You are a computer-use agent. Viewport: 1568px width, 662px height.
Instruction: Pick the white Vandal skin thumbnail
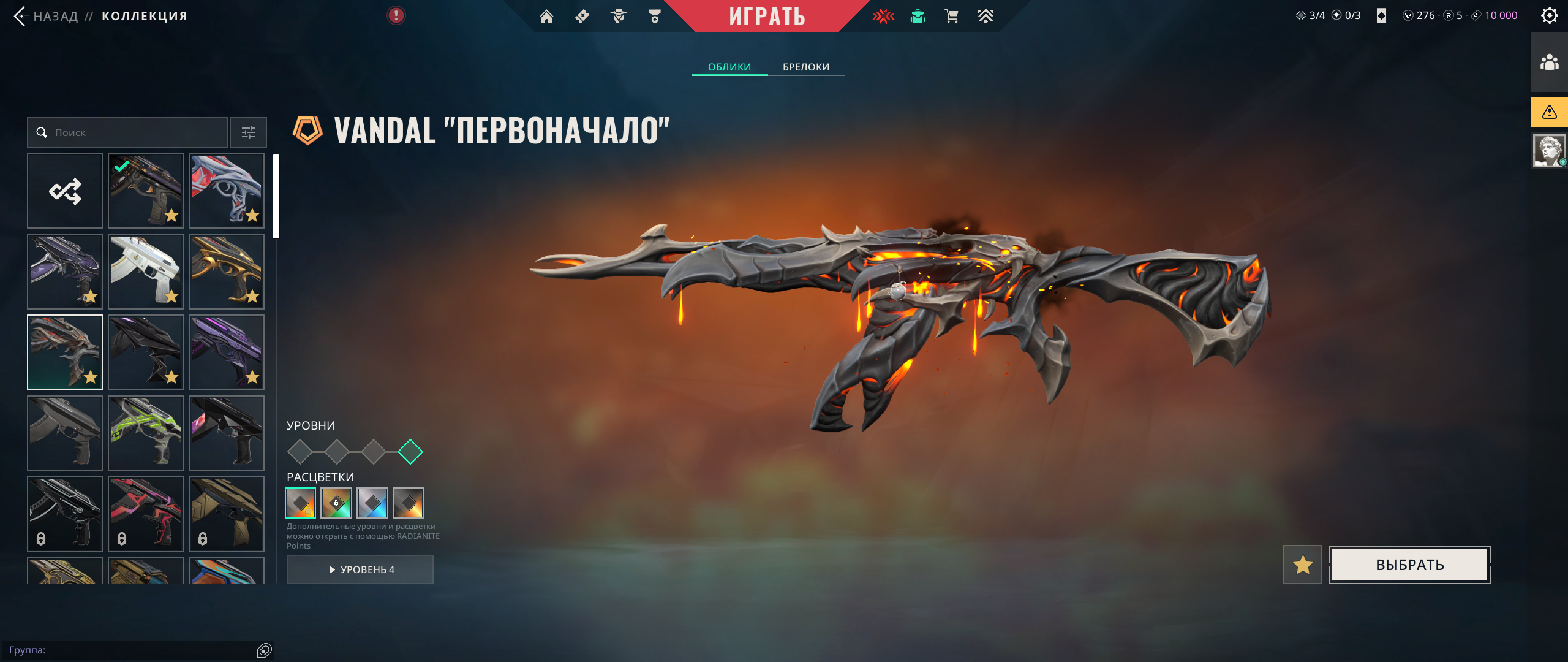[146, 272]
